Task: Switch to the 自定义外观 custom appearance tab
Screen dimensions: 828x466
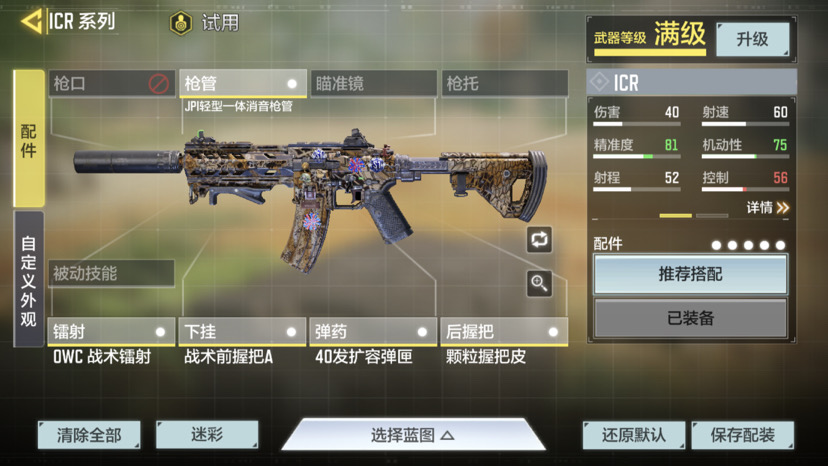Action: pyautogui.click(x=29, y=279)
